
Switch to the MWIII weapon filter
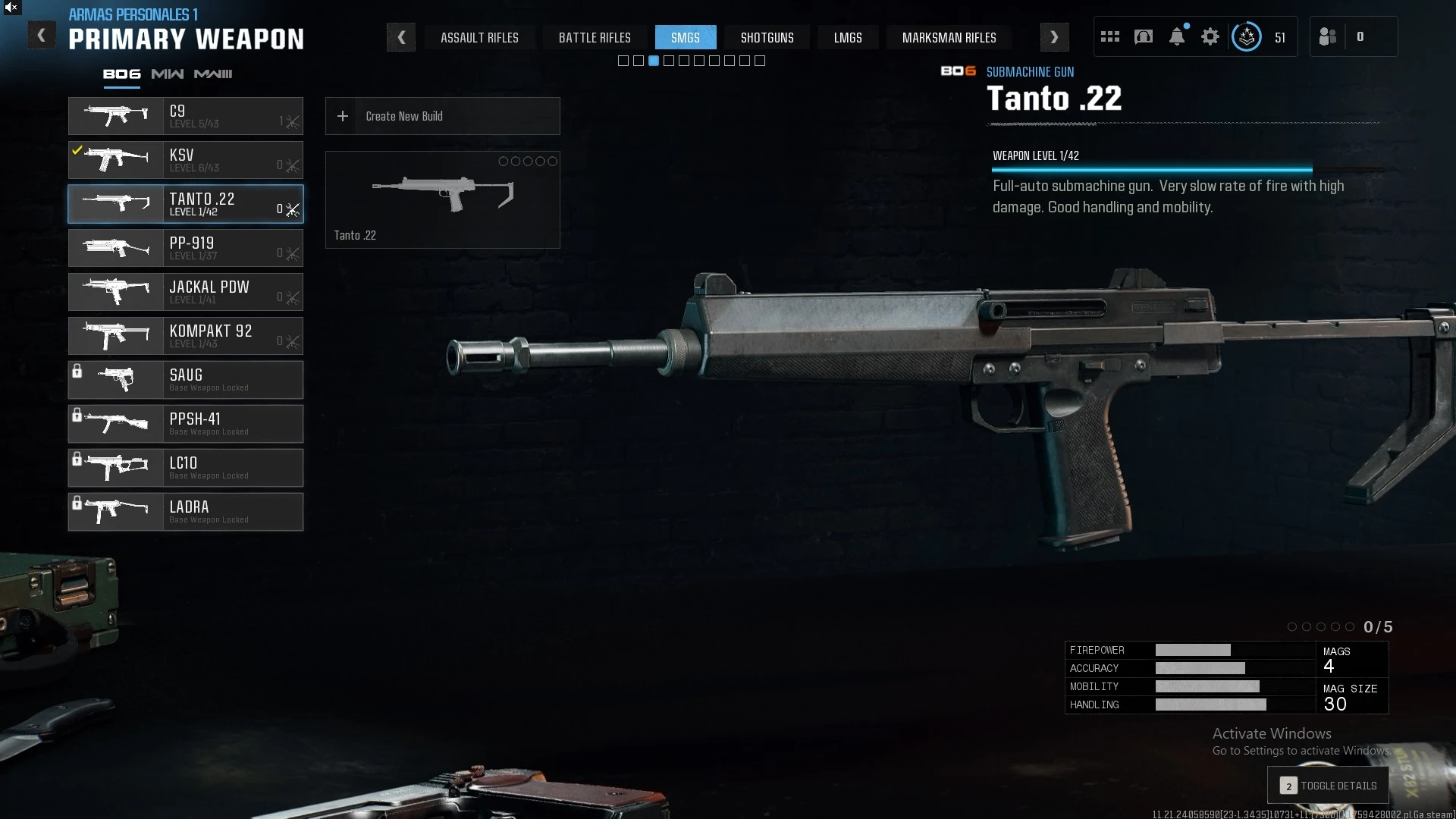pyautogui.click(x=213, y=74)
